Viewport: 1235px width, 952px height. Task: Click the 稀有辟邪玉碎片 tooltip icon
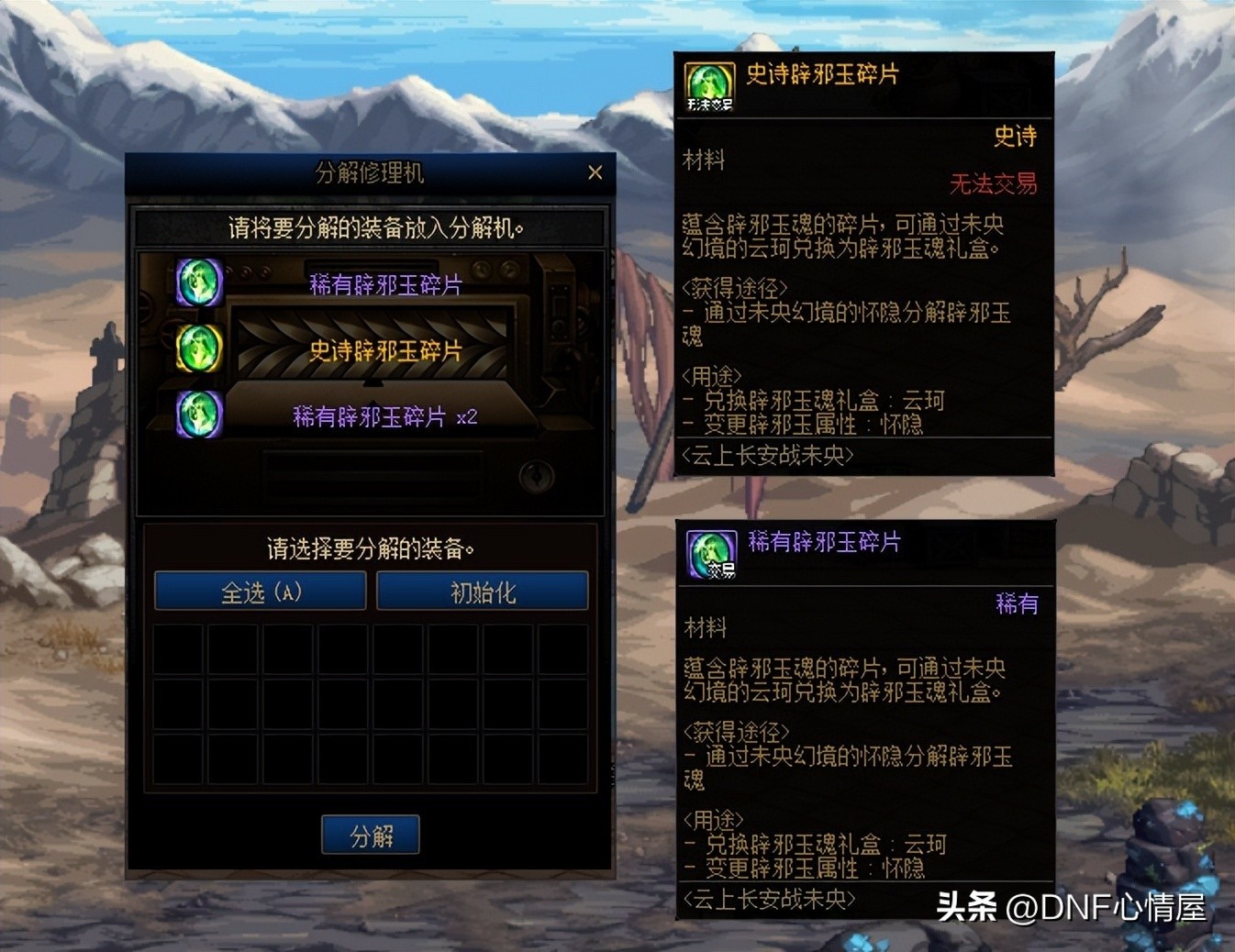pos(711,554)
